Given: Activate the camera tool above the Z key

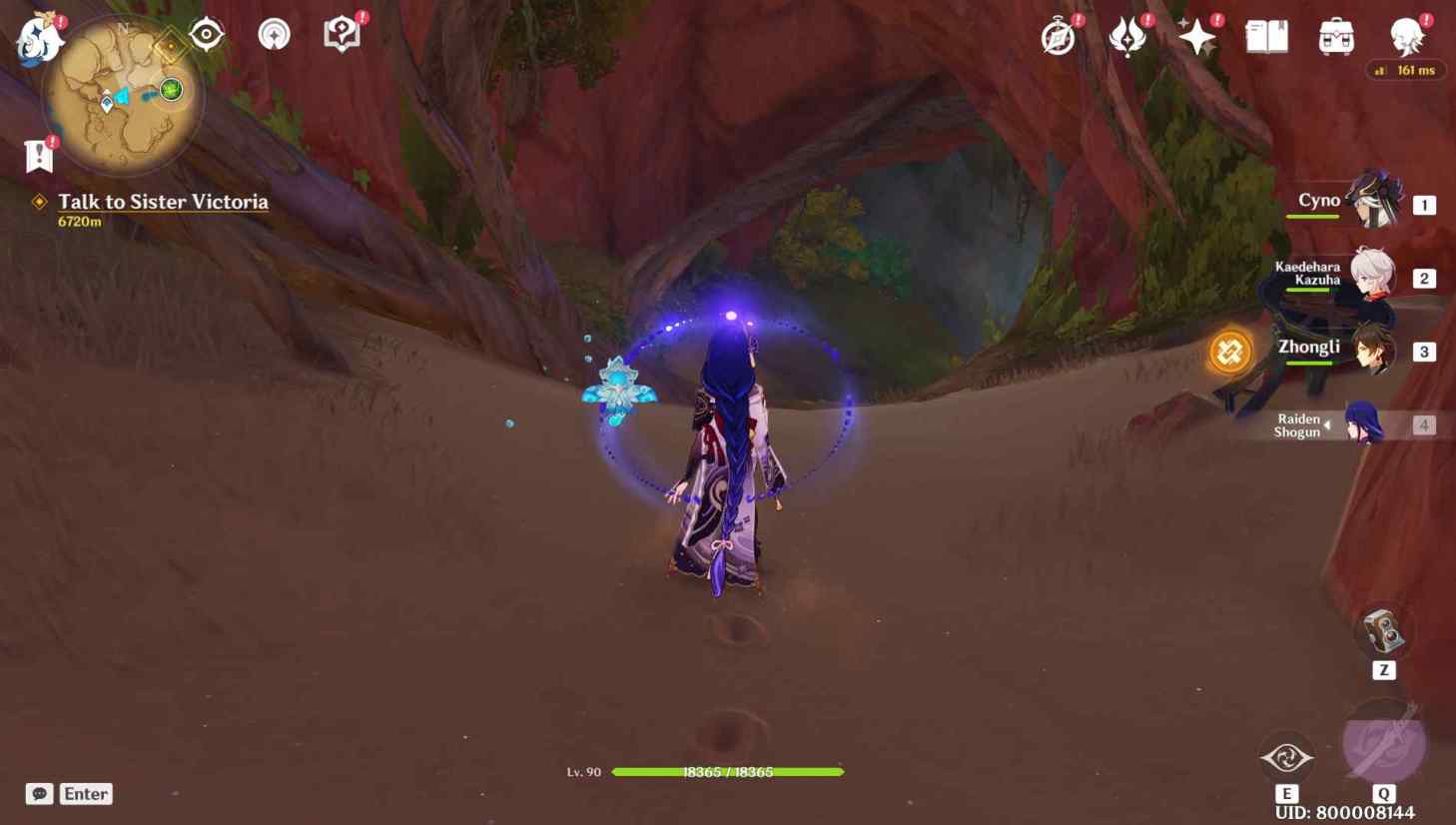Looking at the screenshot, I should pos(1383,629).
